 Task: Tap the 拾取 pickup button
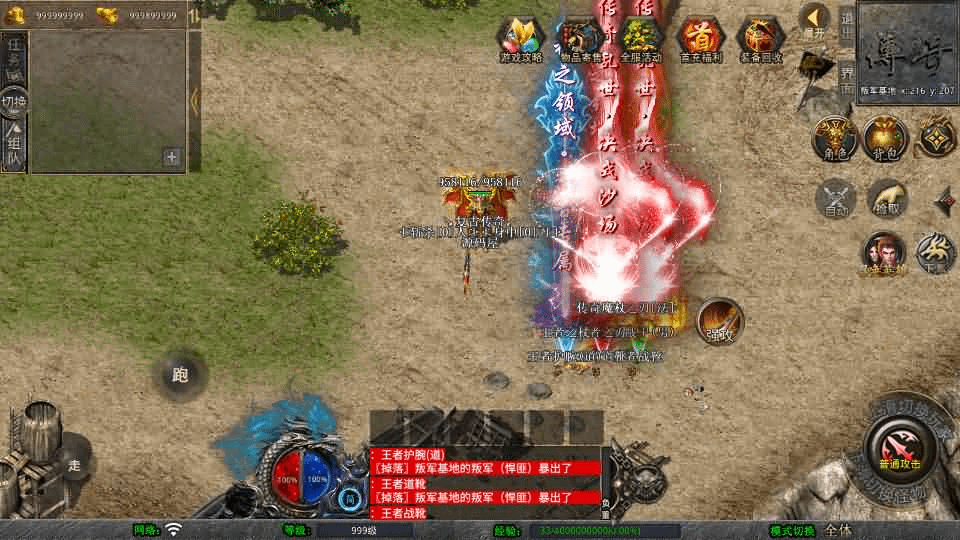[887, 198]
